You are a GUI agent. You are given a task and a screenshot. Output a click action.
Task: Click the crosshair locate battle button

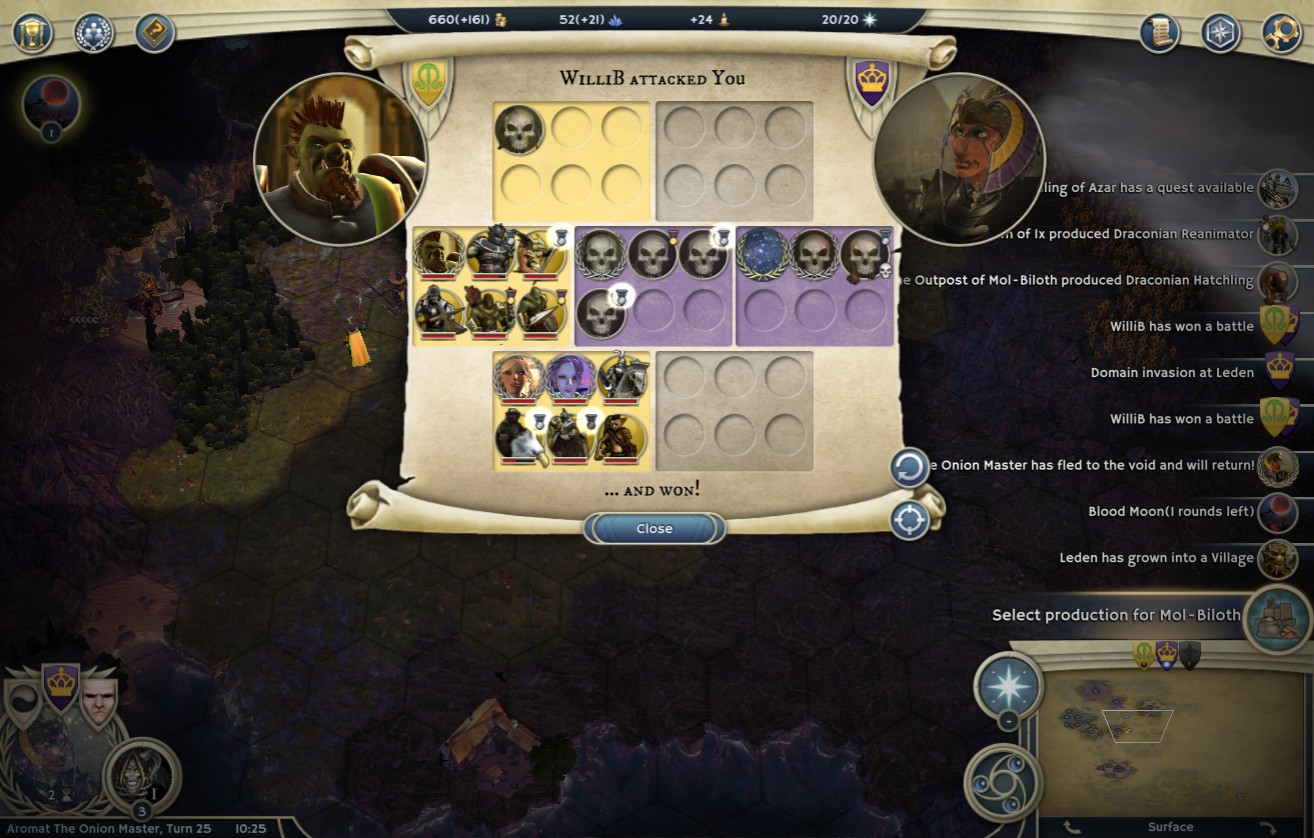(x=909, y=520)
